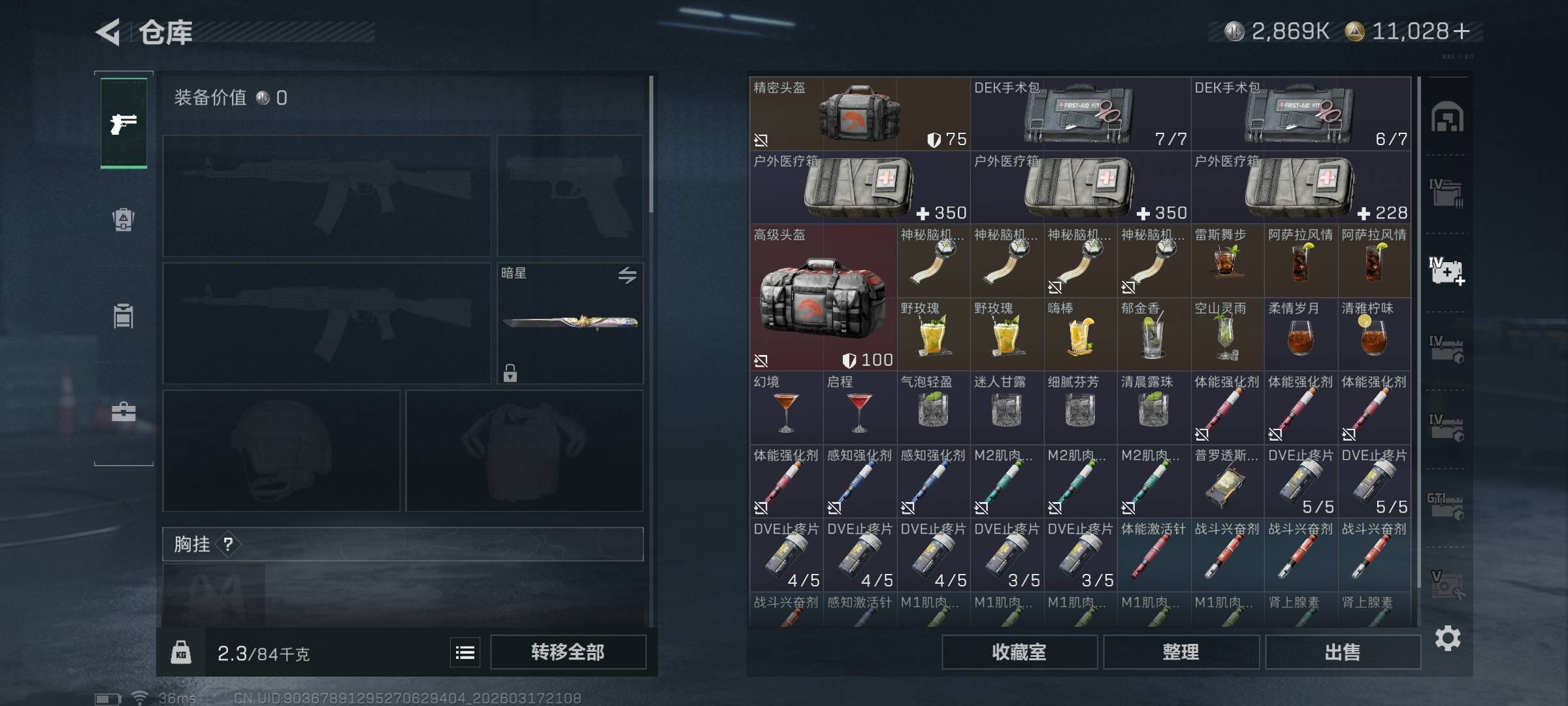Switch to the pistol weapons tab
Image resolution: width=1568 pixels, height=706 pixels.
click(123, 123)
